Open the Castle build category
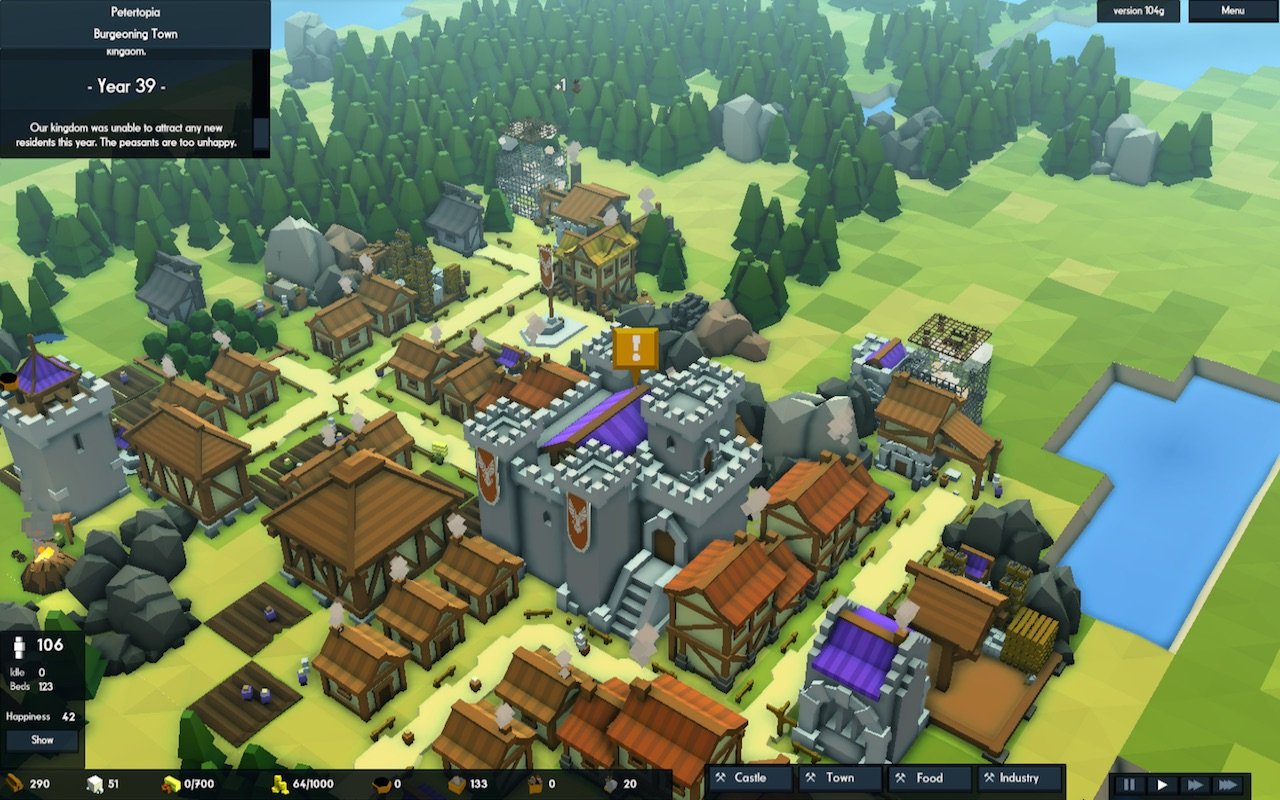This screenshot has width=1280, height=800. coord(748,778)
